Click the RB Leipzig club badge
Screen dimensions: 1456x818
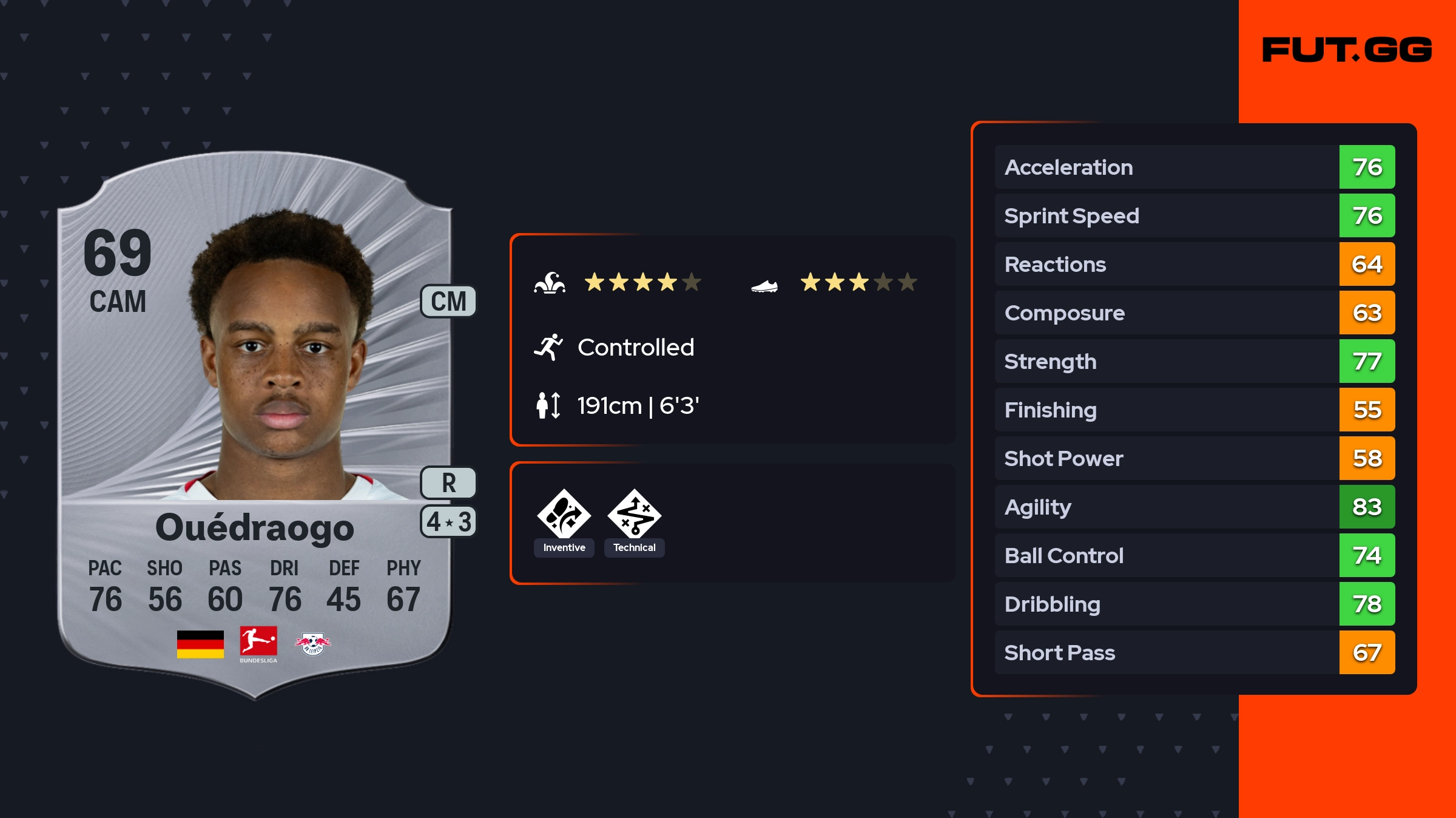[312, 644]
